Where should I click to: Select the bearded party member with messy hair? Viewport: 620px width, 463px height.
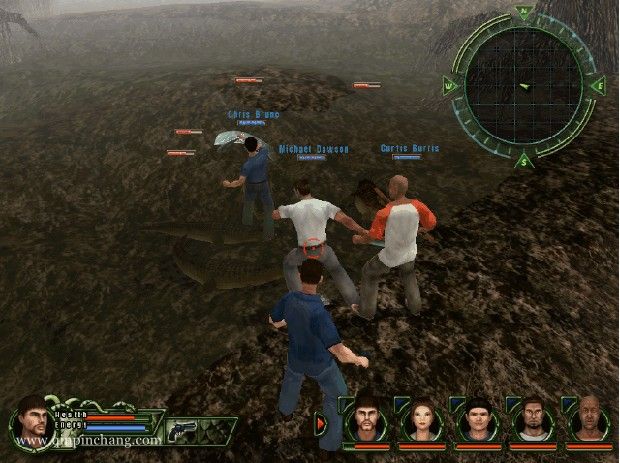pos(367,423)
